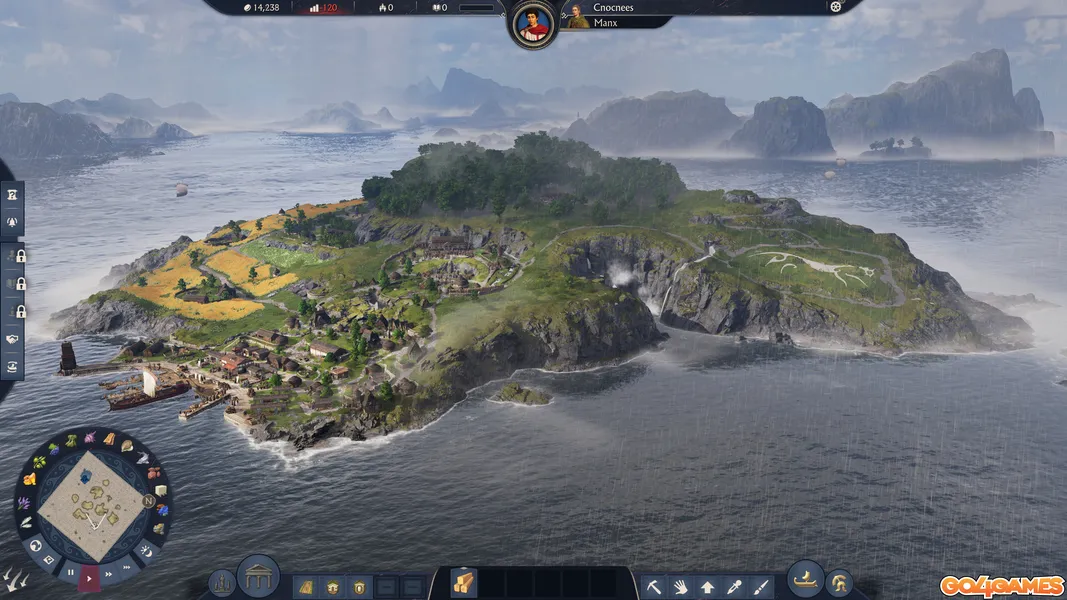1067x600 pixels.
Task: Use the upgrade arrow tool
Action: point(707,586)
